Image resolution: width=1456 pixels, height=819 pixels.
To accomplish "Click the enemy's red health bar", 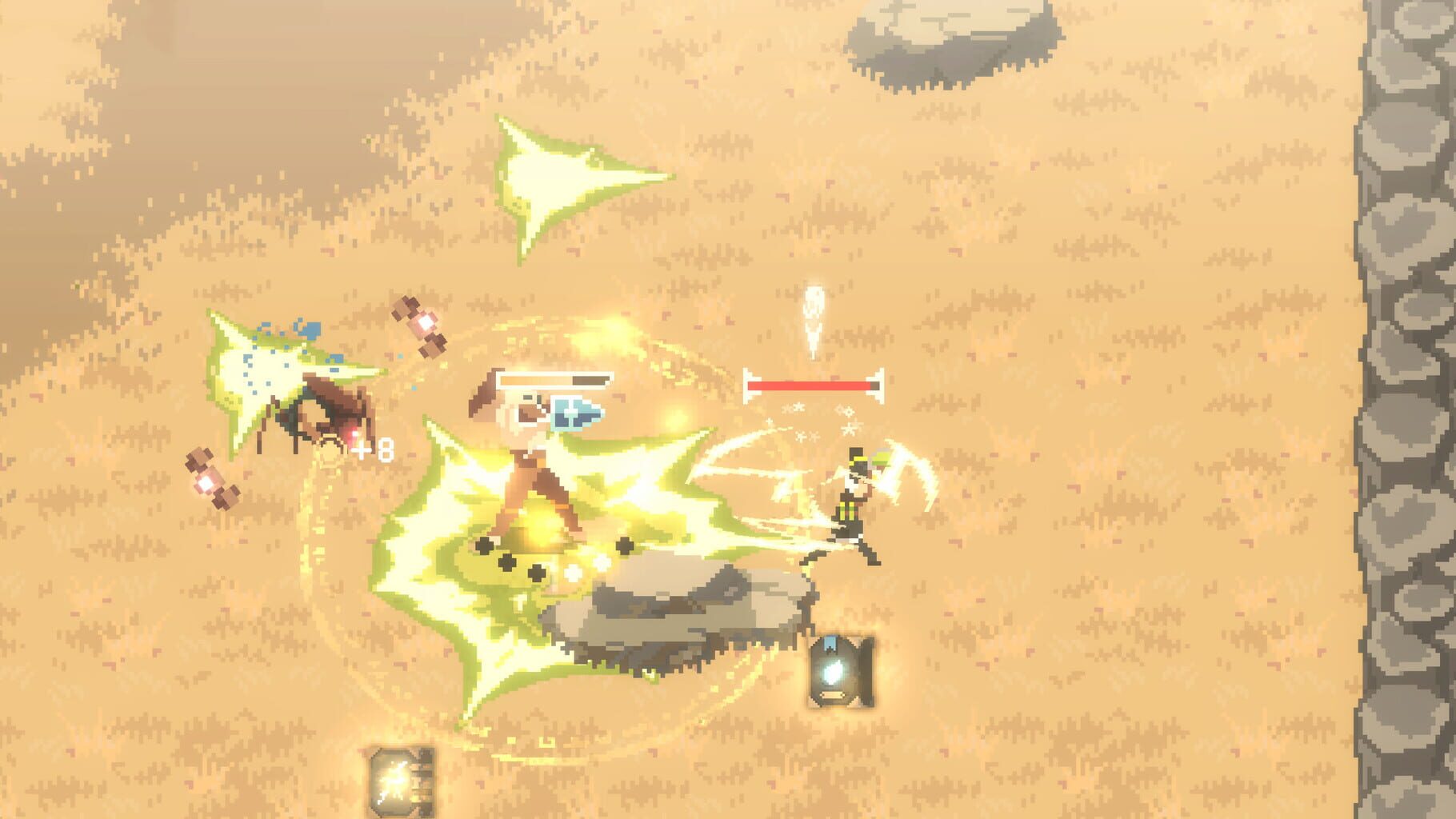I will pos(812,384).
